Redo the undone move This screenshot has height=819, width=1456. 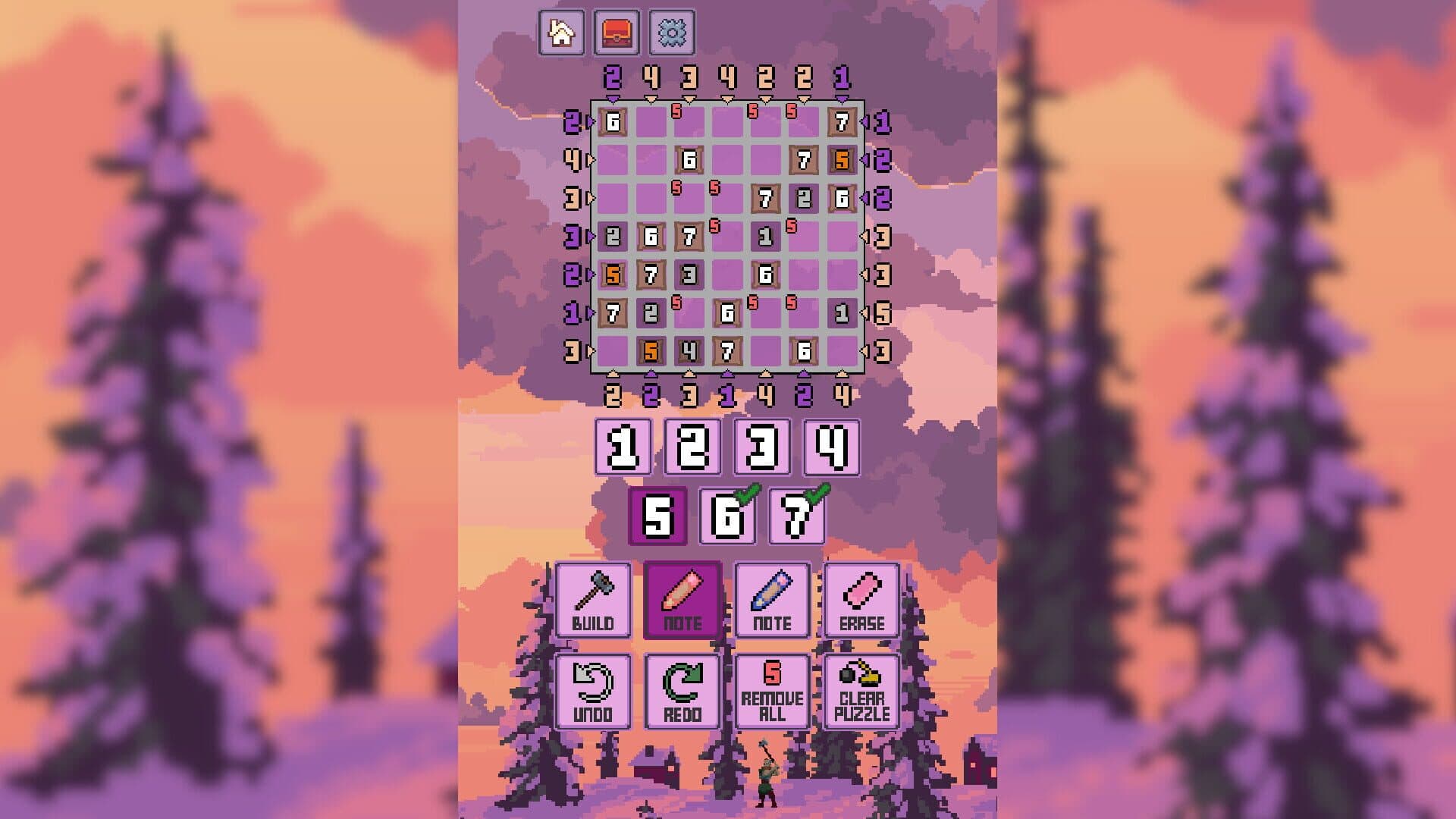[682, 692]
